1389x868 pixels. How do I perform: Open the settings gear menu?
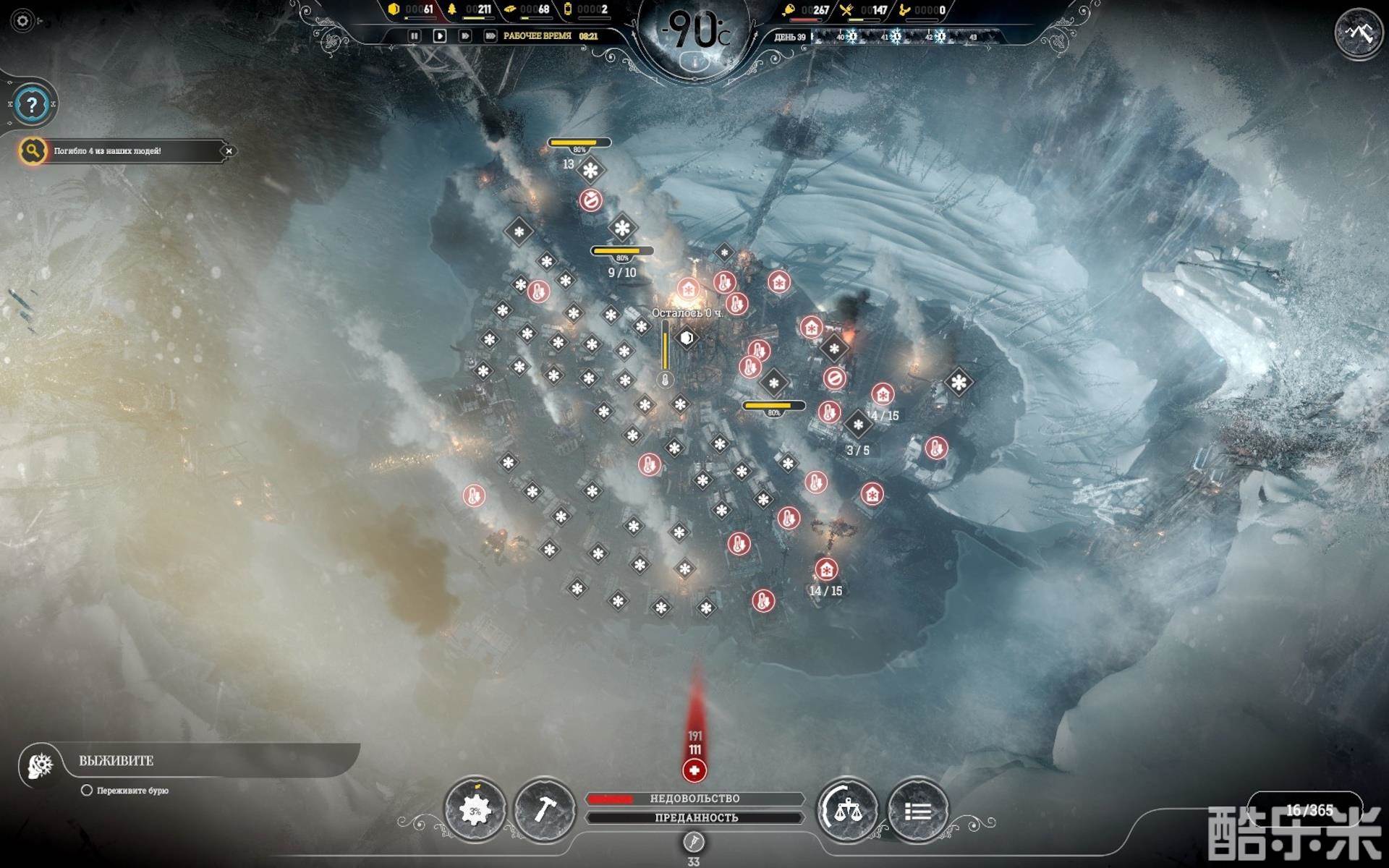[x=22, y=21]
